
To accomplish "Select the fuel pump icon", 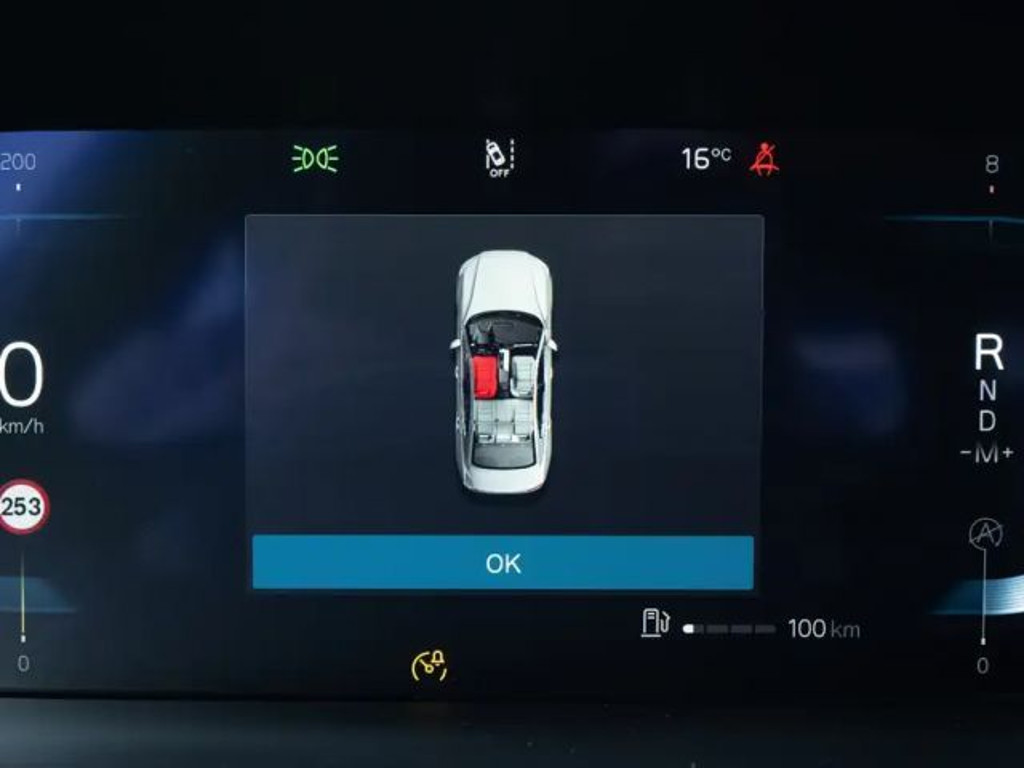I will pos(654,623).
